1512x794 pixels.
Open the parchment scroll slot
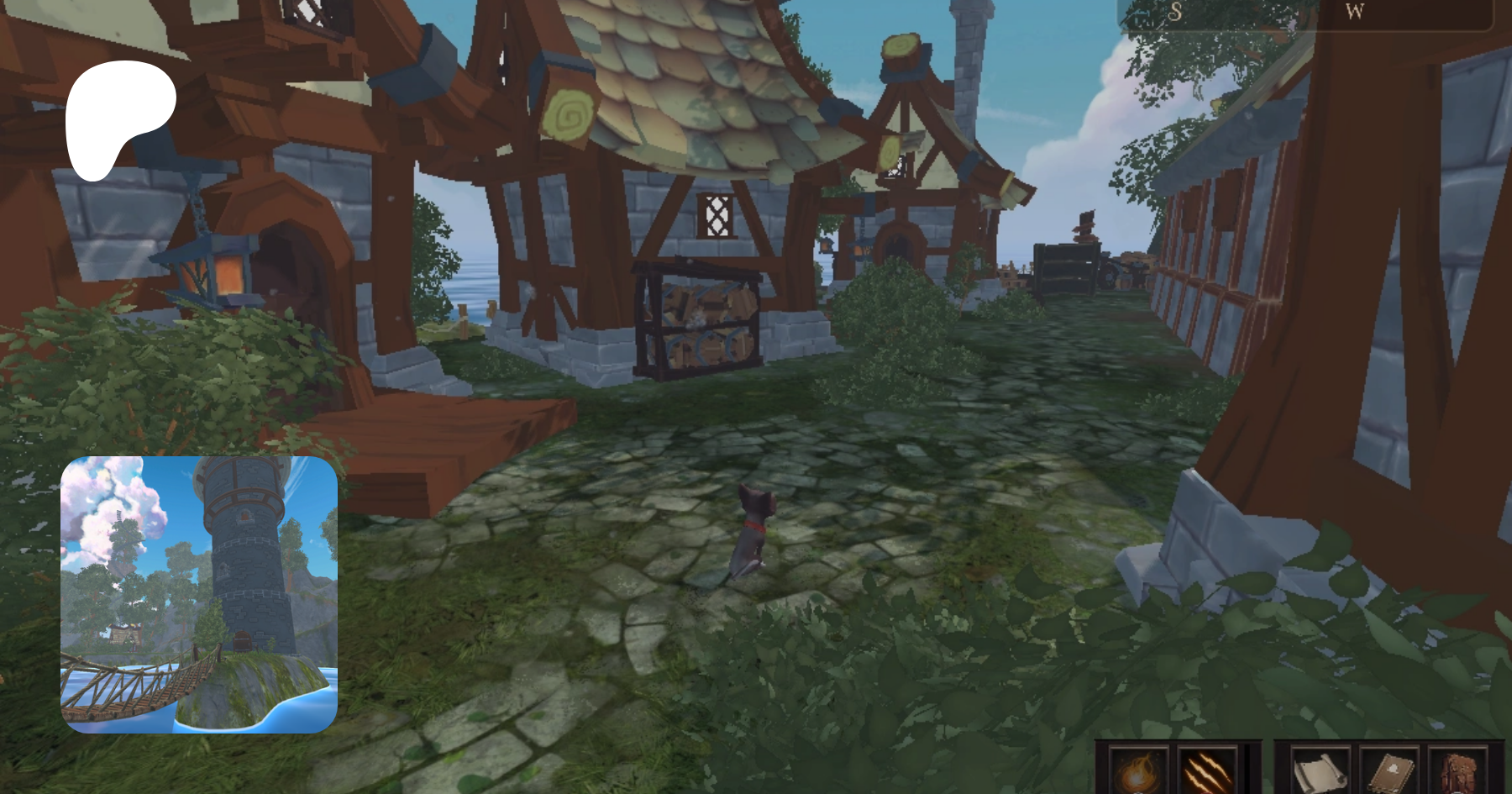tap(1320, 771)
